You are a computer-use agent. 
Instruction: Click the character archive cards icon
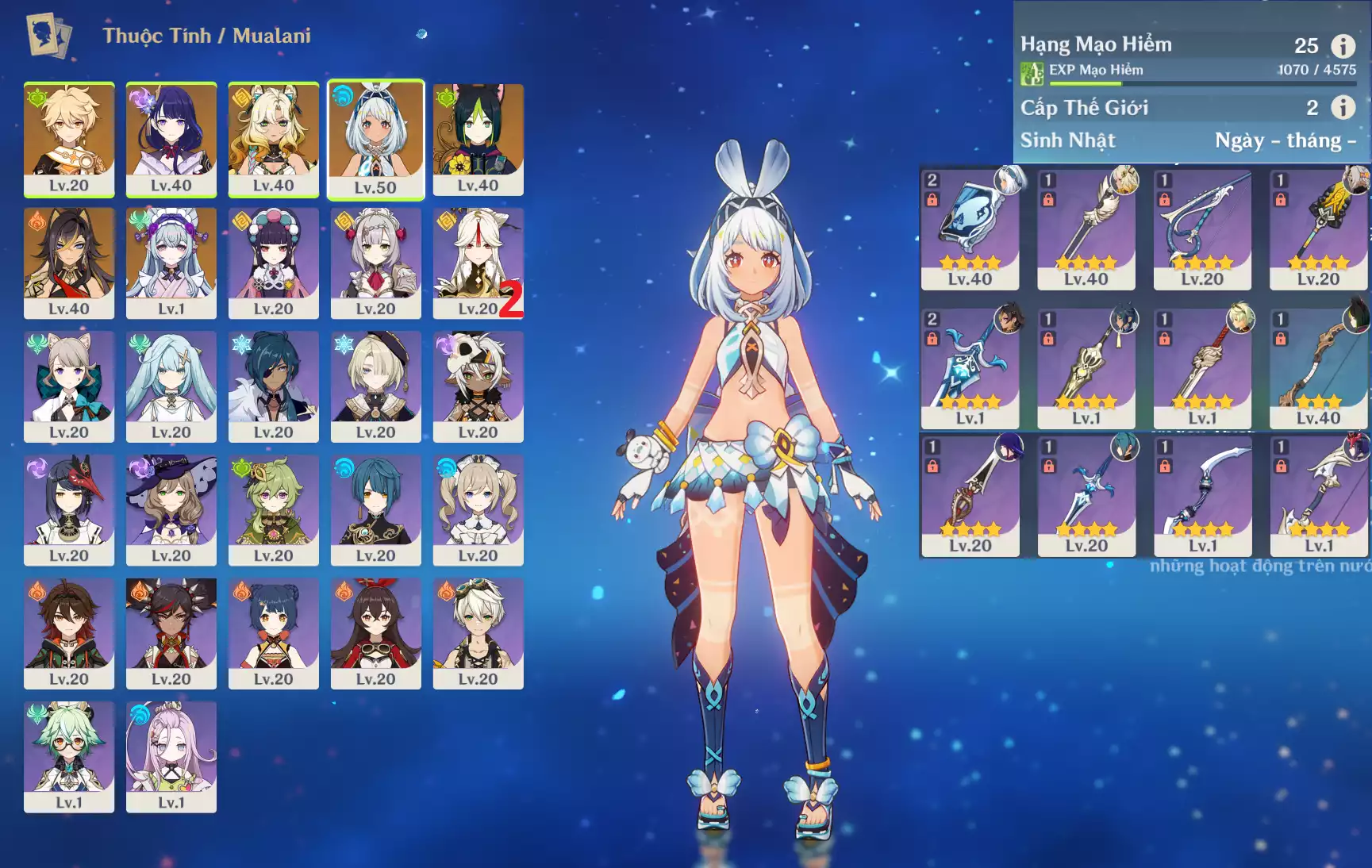[x=49, y=36]
